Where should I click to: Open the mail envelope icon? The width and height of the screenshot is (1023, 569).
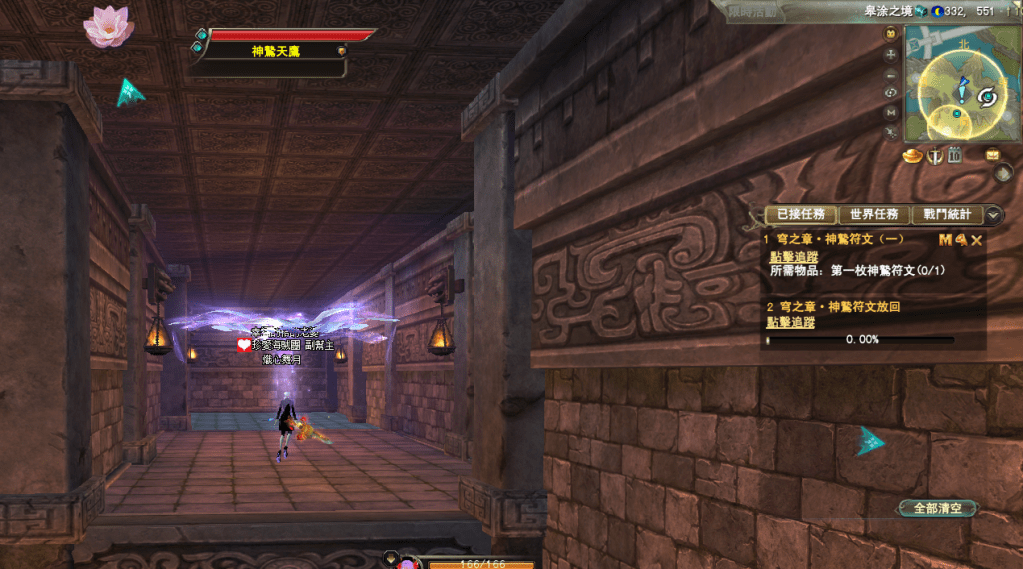(x=993, y=154)
